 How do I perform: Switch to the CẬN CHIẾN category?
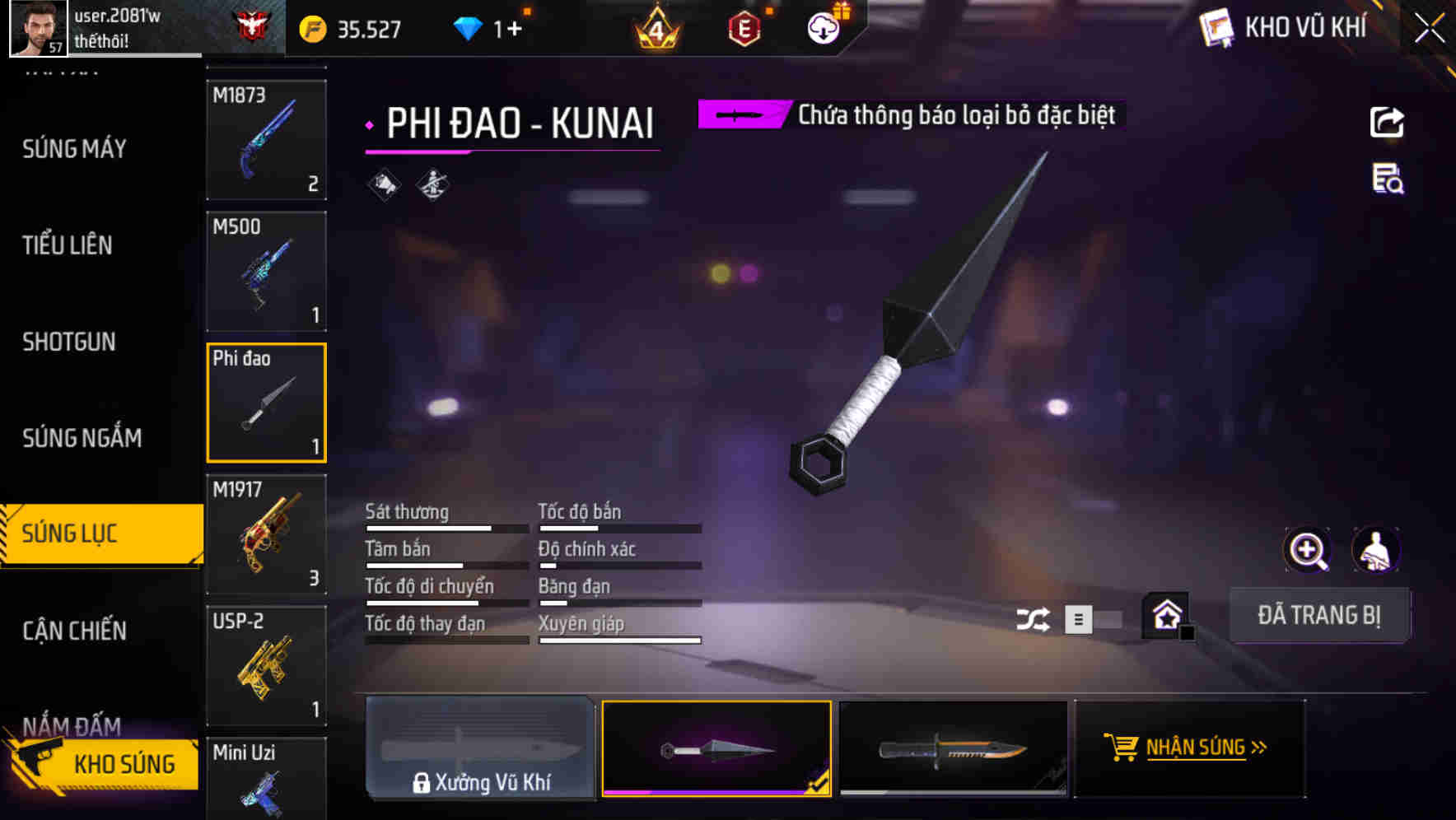(x=73, y=630)
